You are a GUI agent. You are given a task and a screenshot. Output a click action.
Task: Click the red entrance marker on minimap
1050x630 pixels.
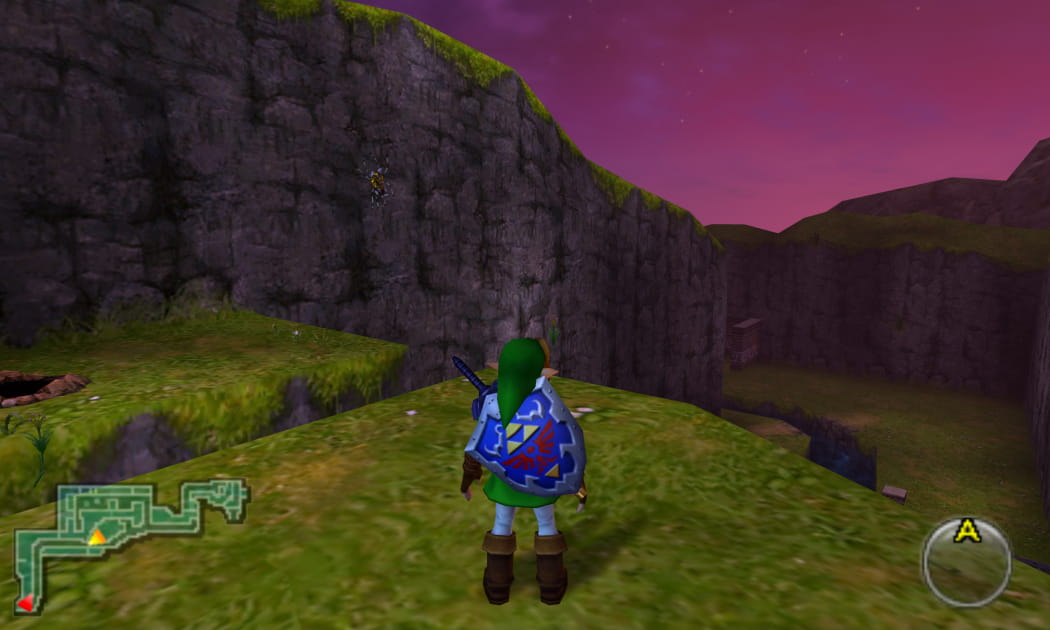26,602
